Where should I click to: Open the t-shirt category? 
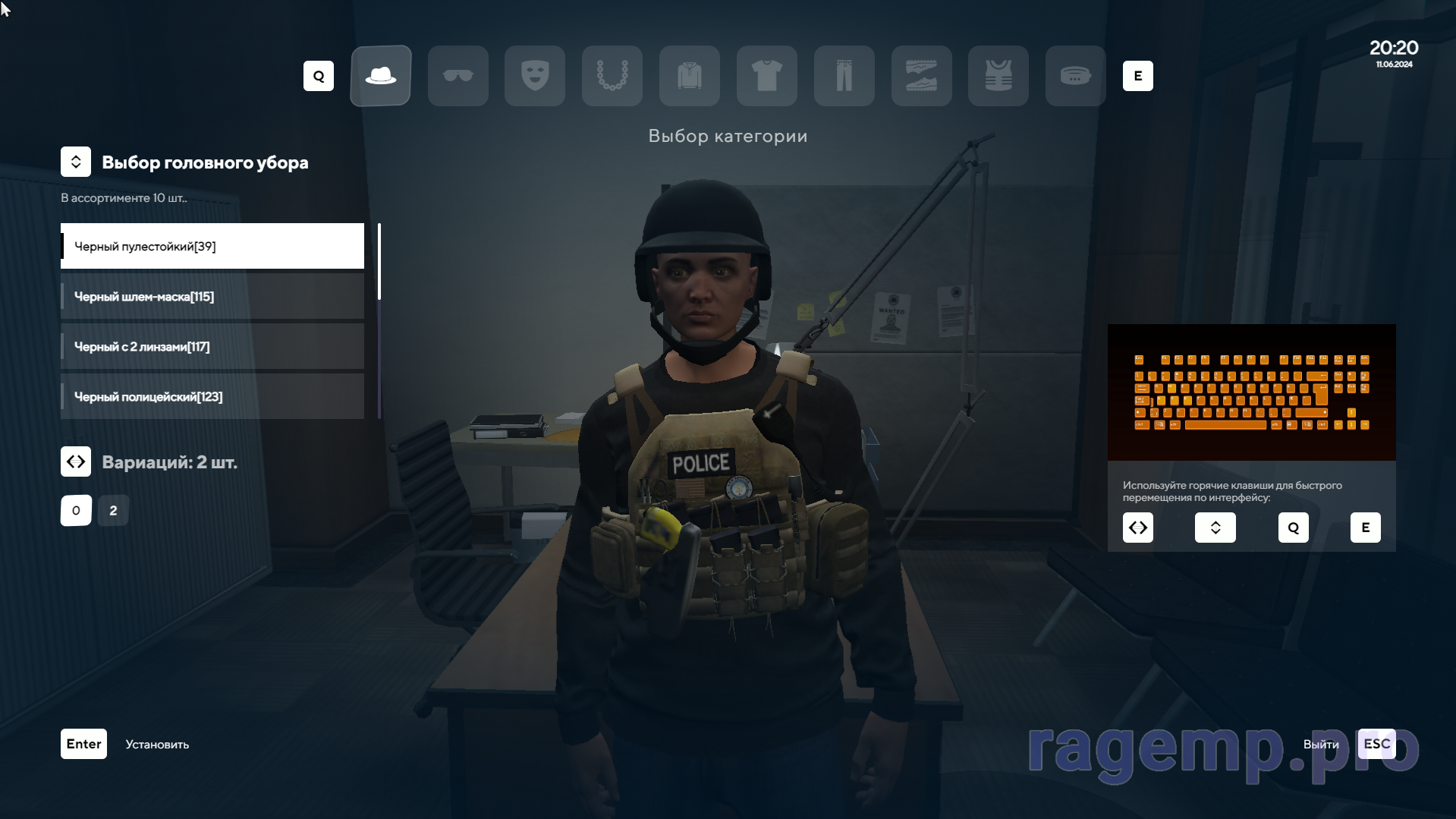click(x=767, y=76)
